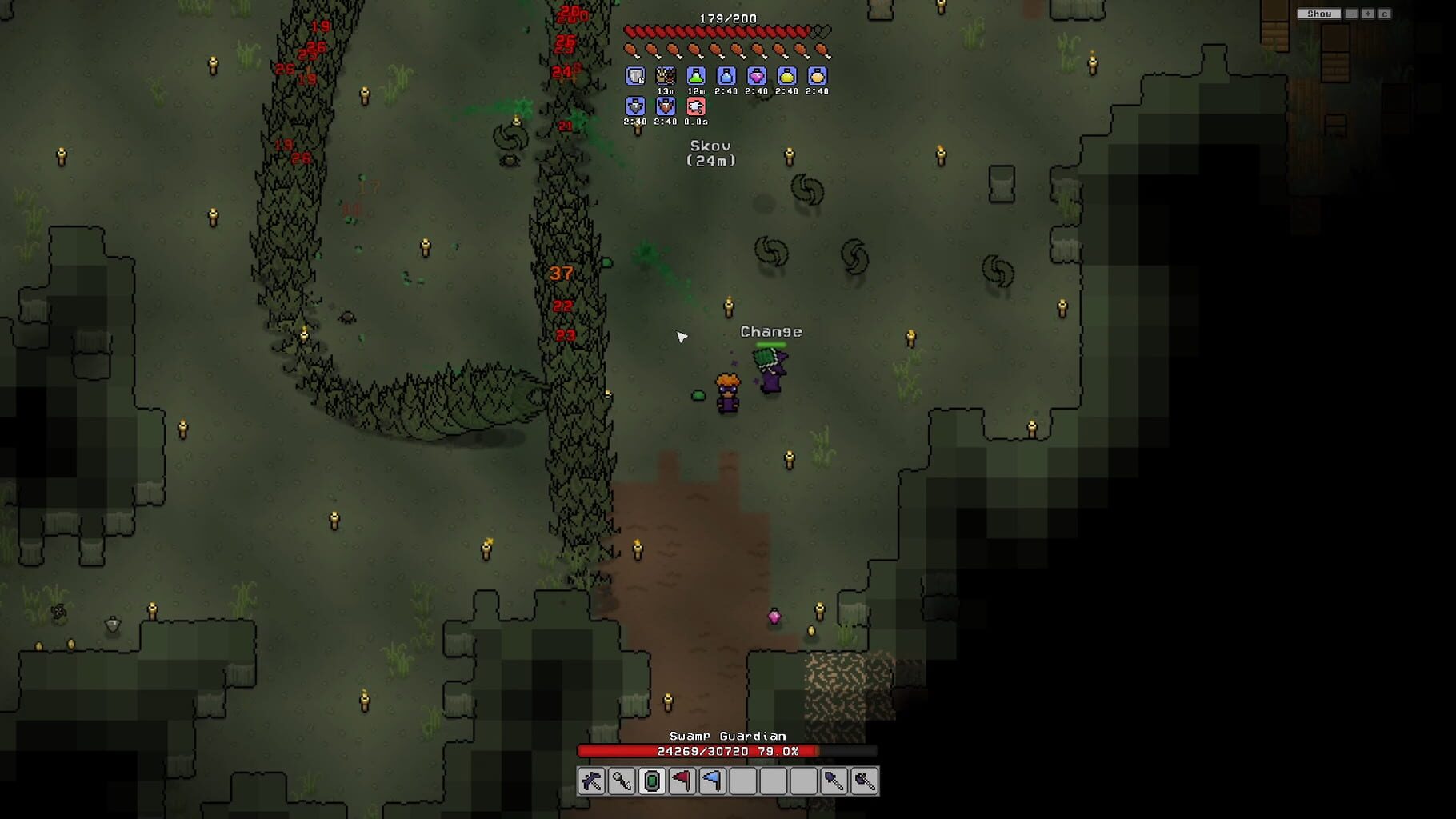Viewport: 1456px width, 819px height.
Task: Click the purple shovel in the ninth hotbar slot
Action: (x=834, y=783)
